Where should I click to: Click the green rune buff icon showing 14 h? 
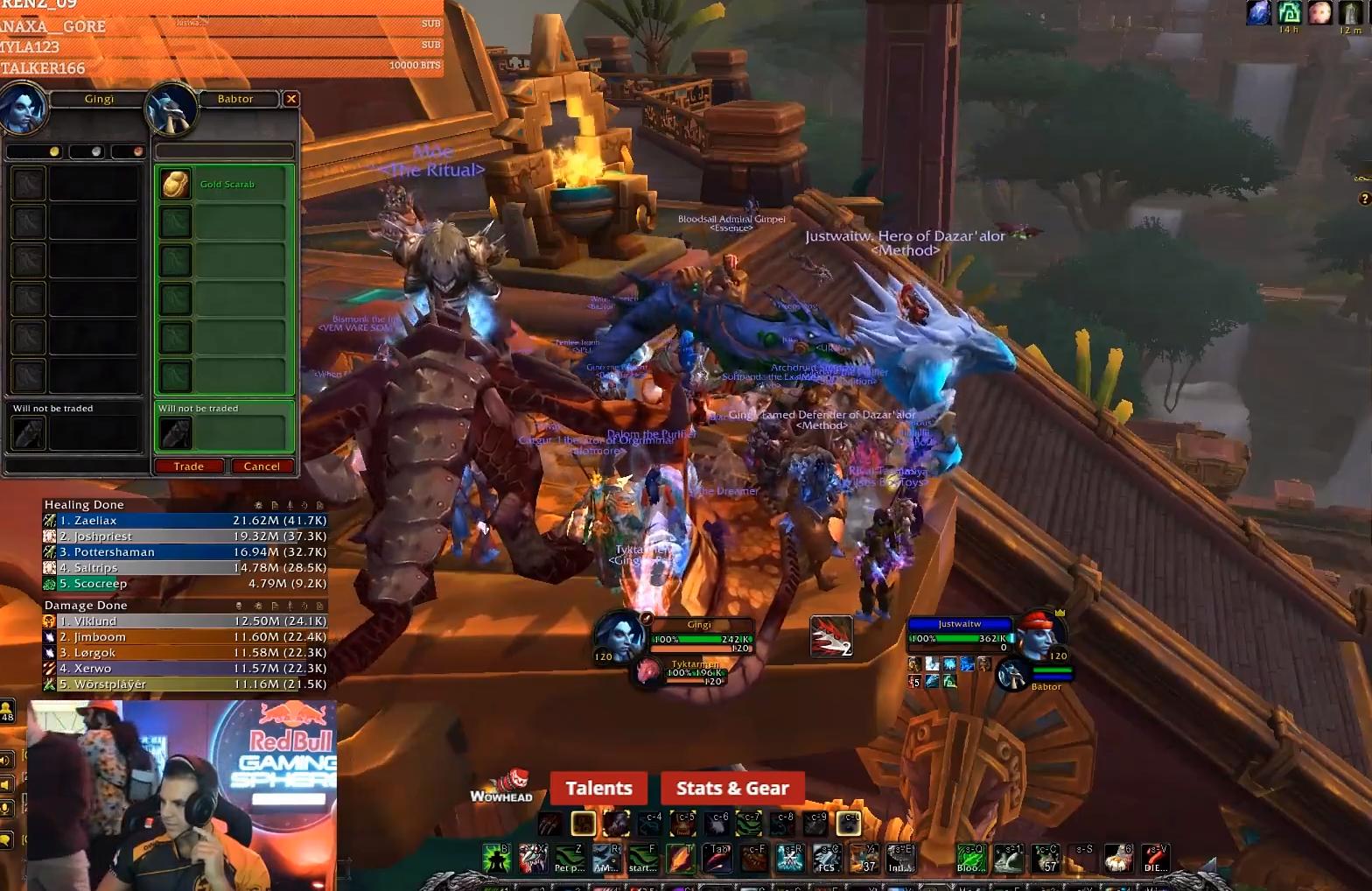1289,13
